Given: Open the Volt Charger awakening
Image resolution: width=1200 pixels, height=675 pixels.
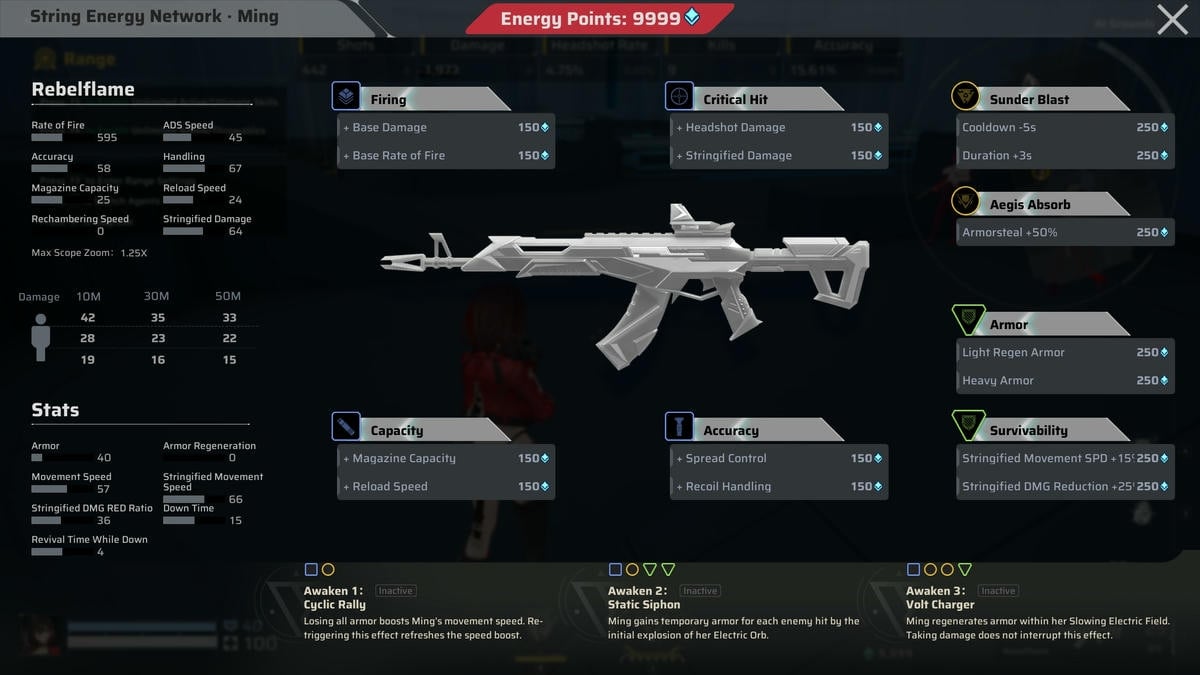Looking at the screenshot, I should point(1036,612).
